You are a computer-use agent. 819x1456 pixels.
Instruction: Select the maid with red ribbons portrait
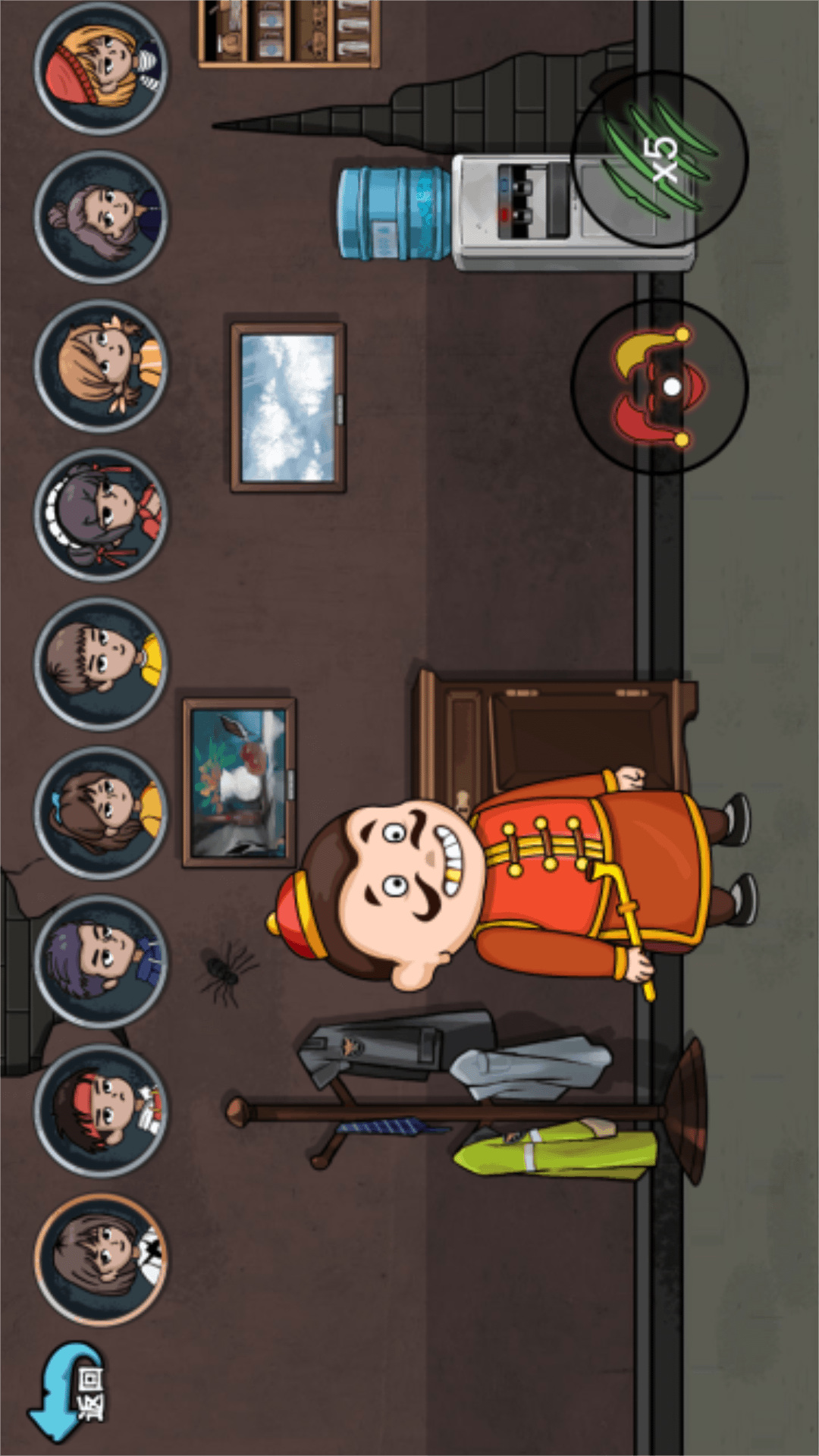[x=101, y=515]
